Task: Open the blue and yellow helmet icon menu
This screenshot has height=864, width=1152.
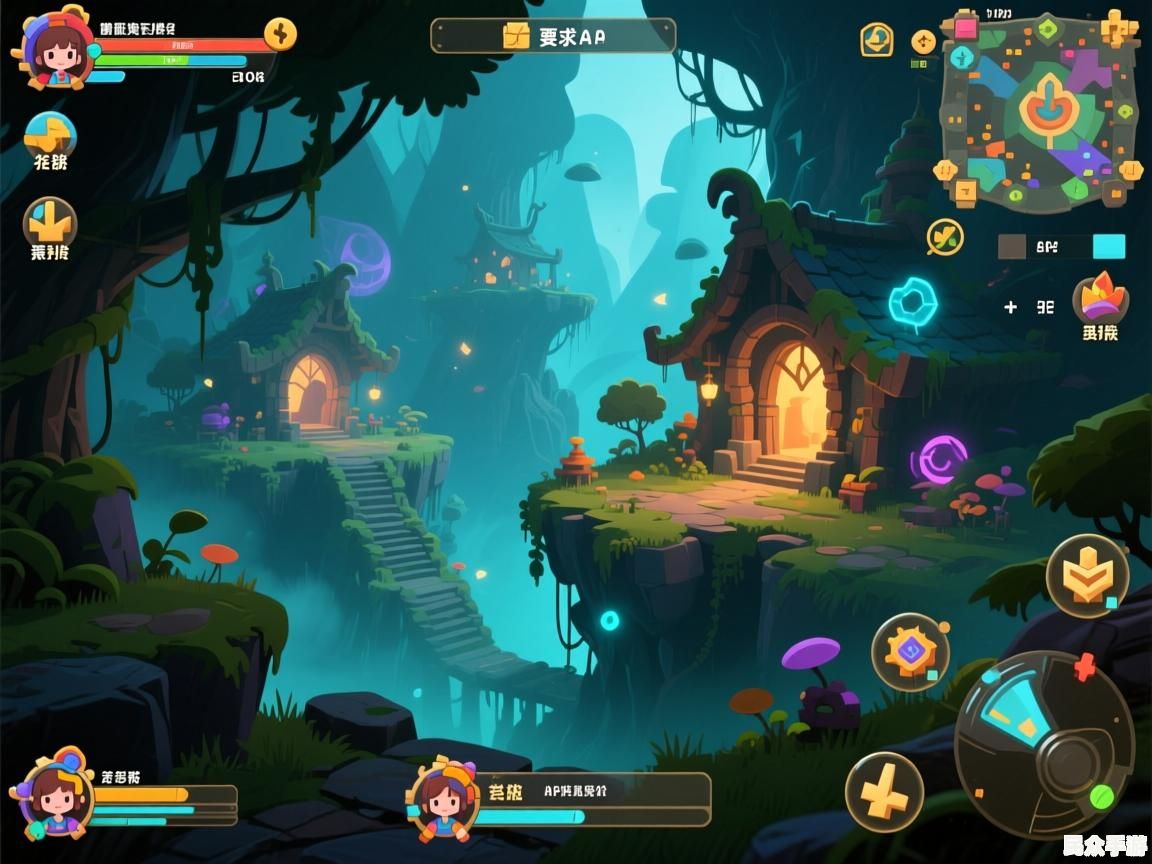Action: pos(50,135)
